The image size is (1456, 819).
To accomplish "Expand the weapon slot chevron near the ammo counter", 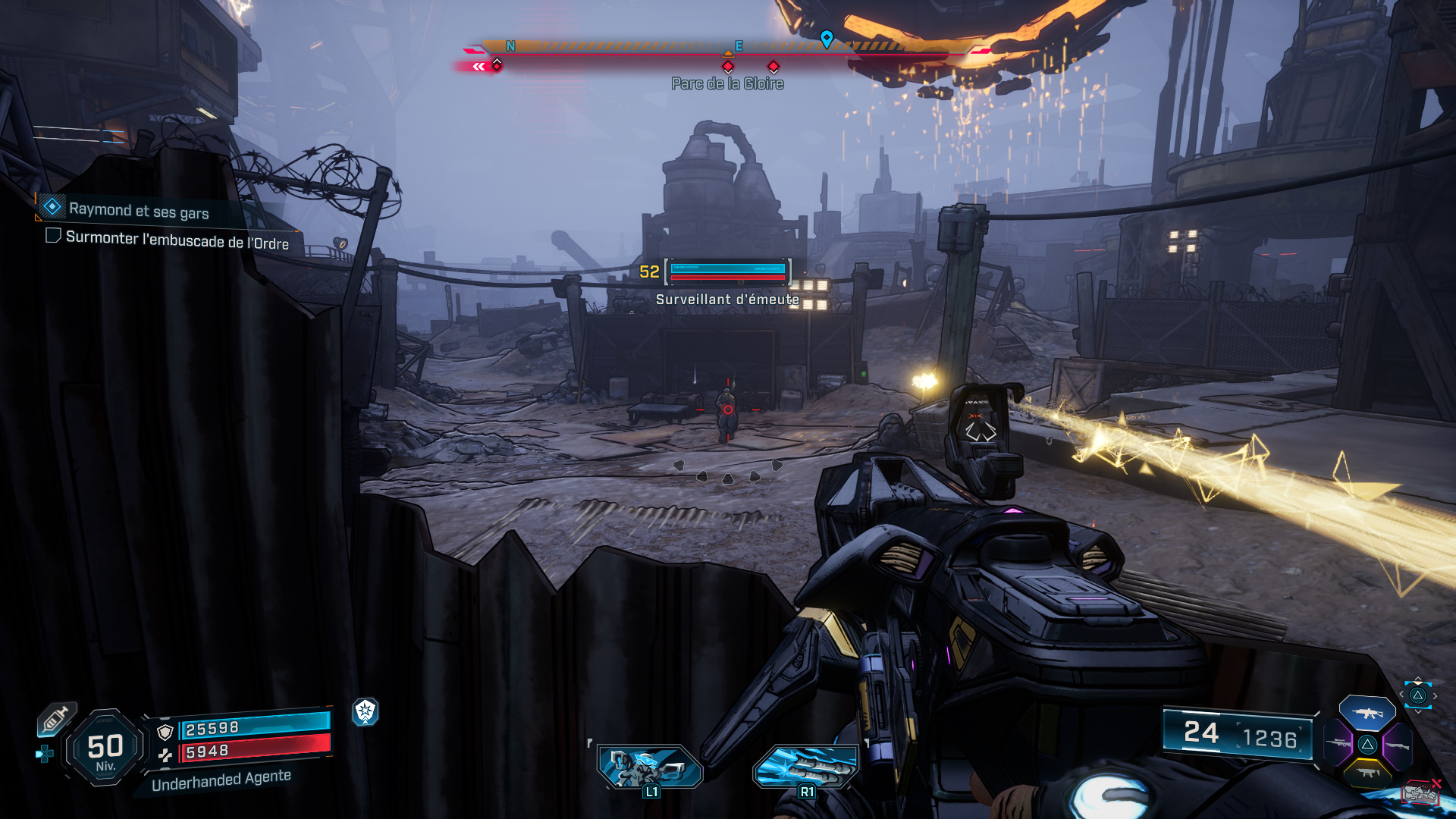I will click(x=1417, y=712).
